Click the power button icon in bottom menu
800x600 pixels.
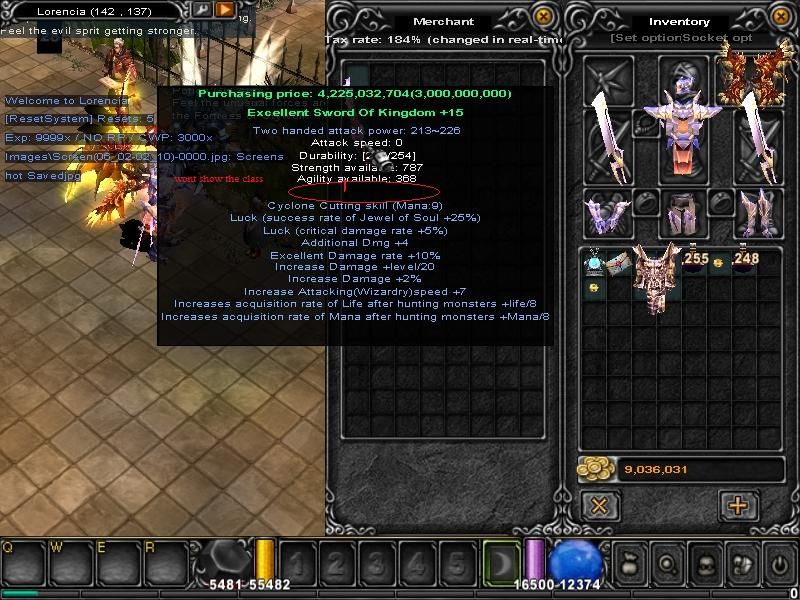tap(779, 563)
